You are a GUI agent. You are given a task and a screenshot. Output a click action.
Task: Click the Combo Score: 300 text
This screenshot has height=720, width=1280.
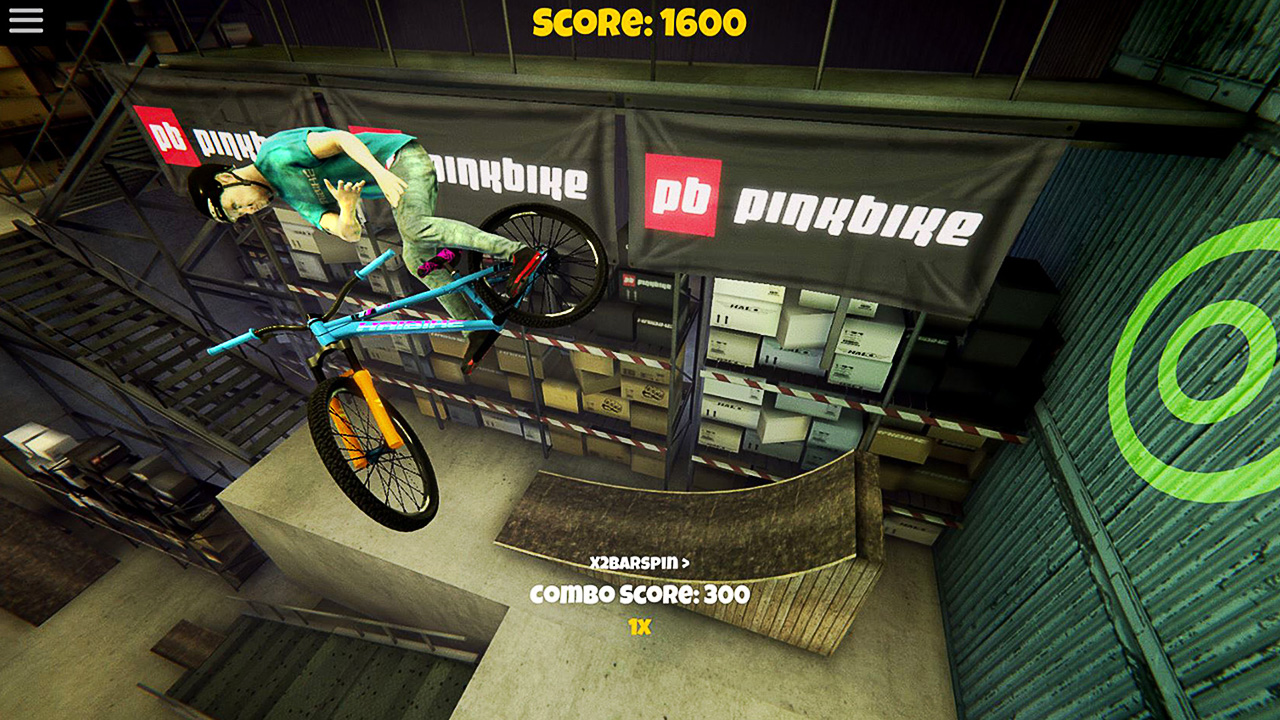pos(640,593)
